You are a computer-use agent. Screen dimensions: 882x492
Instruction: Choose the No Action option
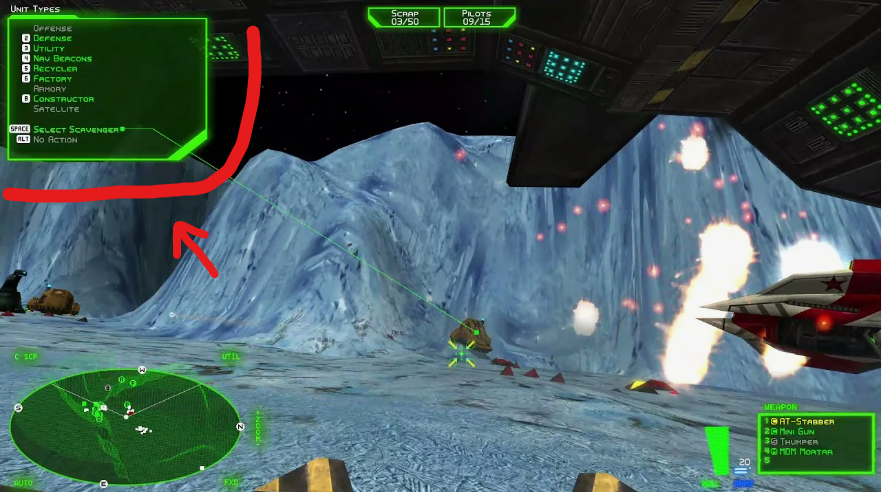click(x=55, y=139)
